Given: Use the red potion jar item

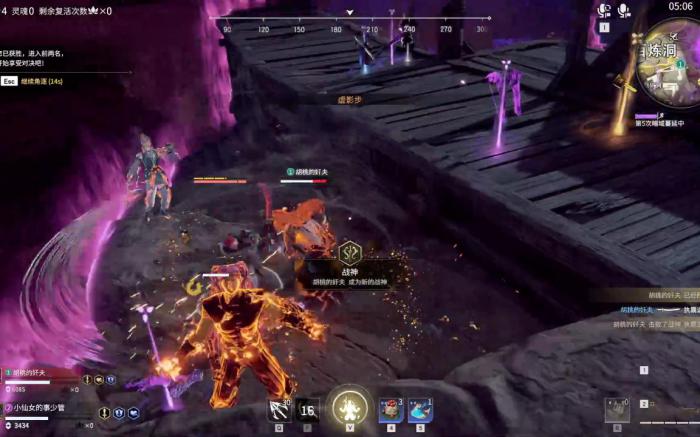Looking at the screenshot, I should [391, 409].
